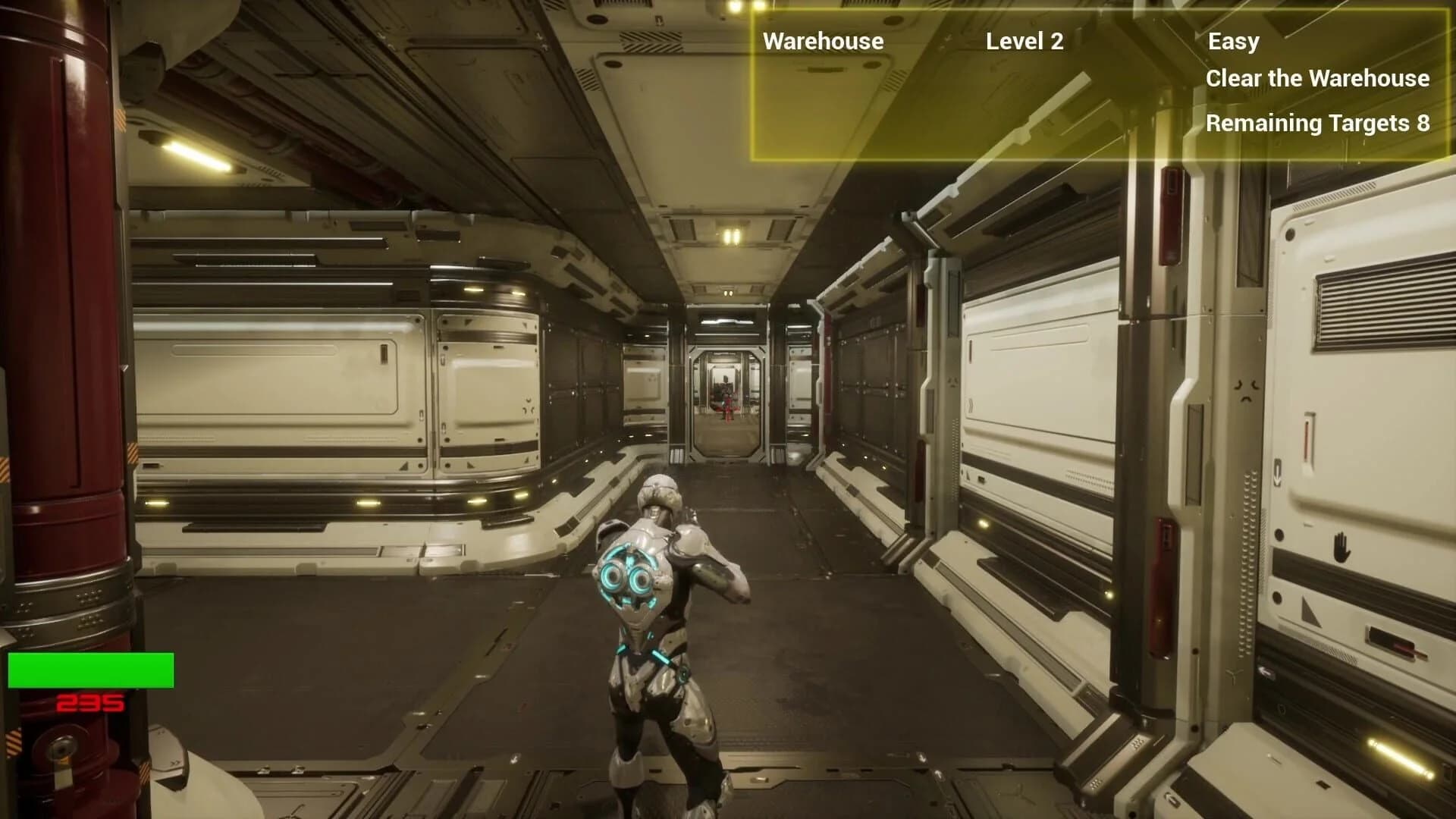This screenshot has height=819, width=1456.
Task: Open the Easy difficulty indicator
Action: [1233, 41]
